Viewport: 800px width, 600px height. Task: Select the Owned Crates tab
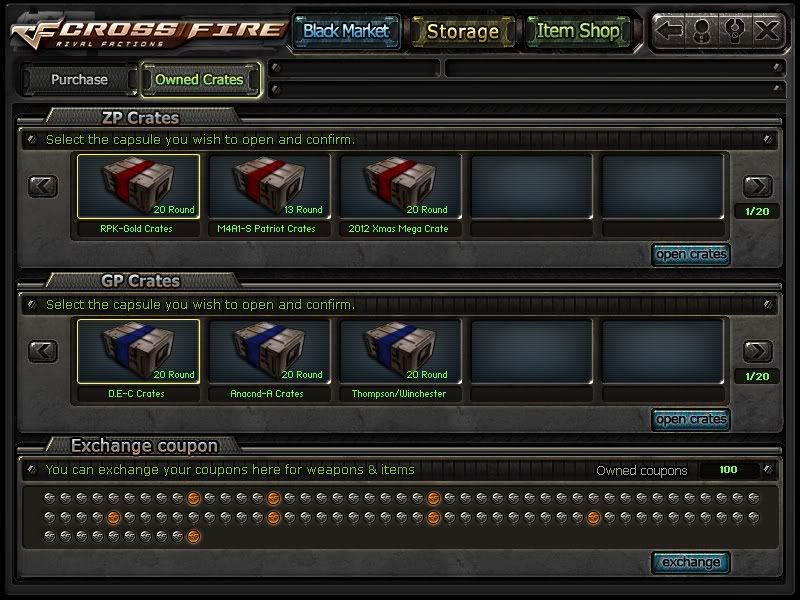click(200, 79)
